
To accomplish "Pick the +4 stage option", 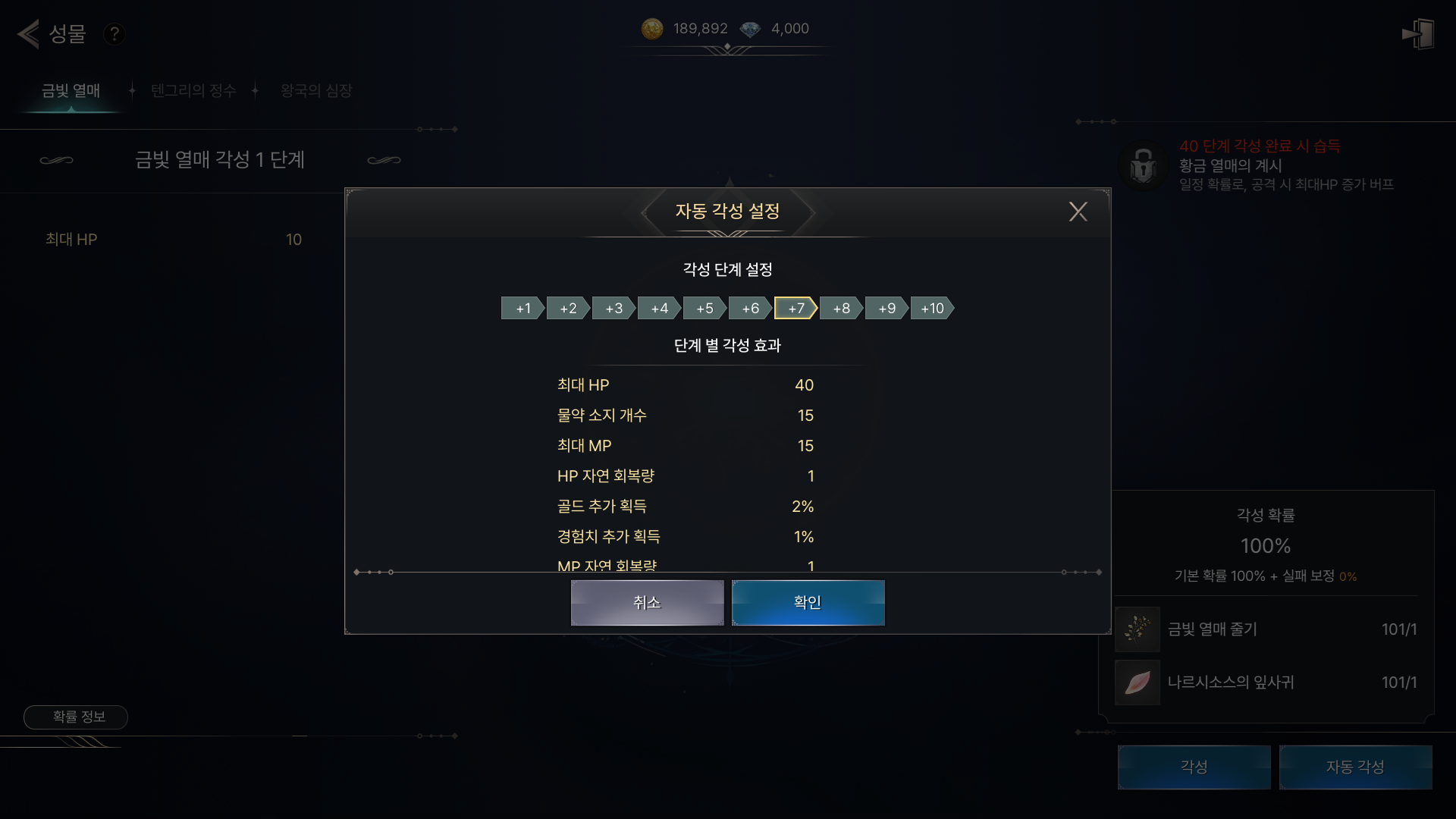I will tap(659, 309).
